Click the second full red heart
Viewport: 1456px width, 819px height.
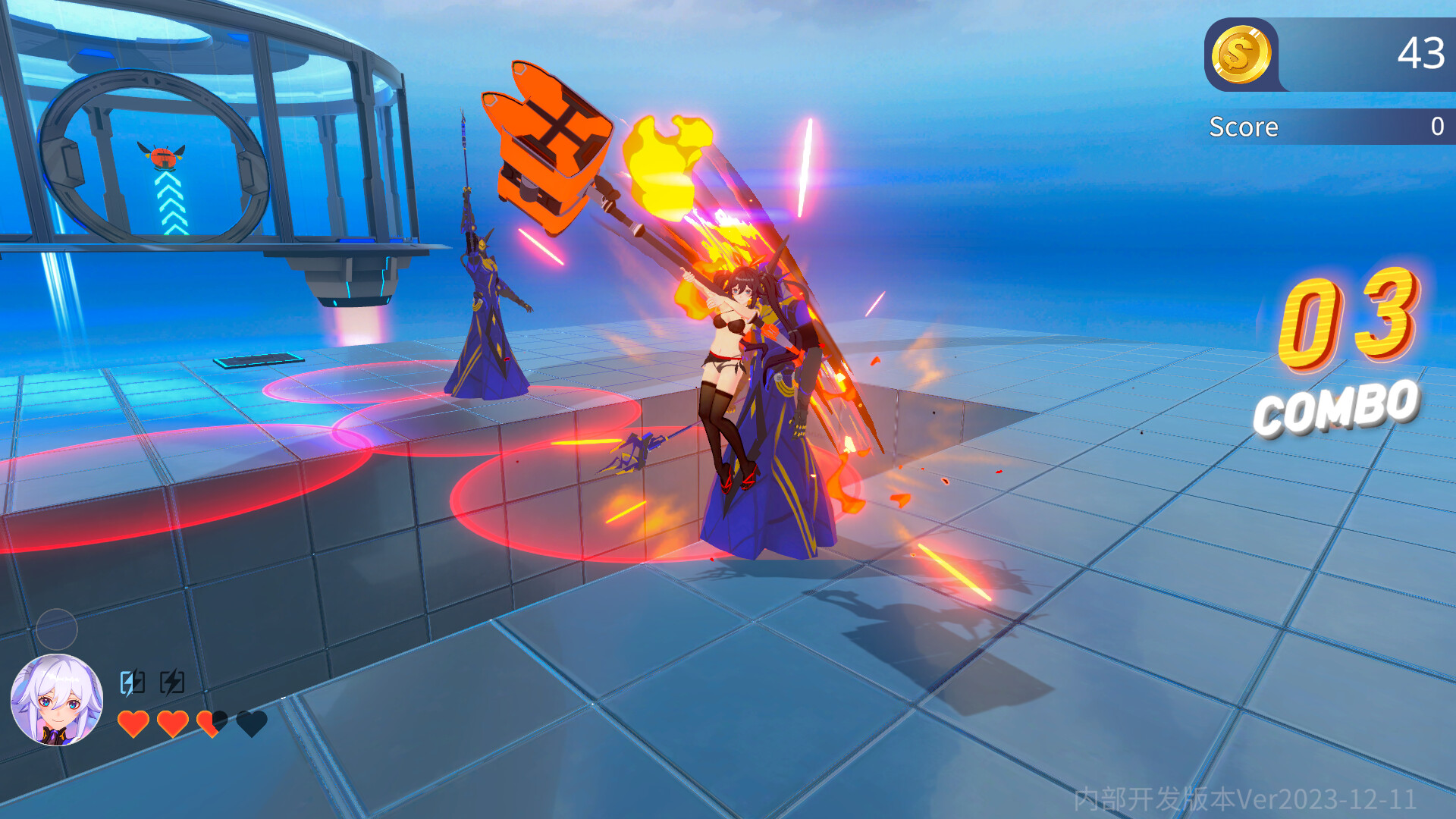(x=173, y=724)
